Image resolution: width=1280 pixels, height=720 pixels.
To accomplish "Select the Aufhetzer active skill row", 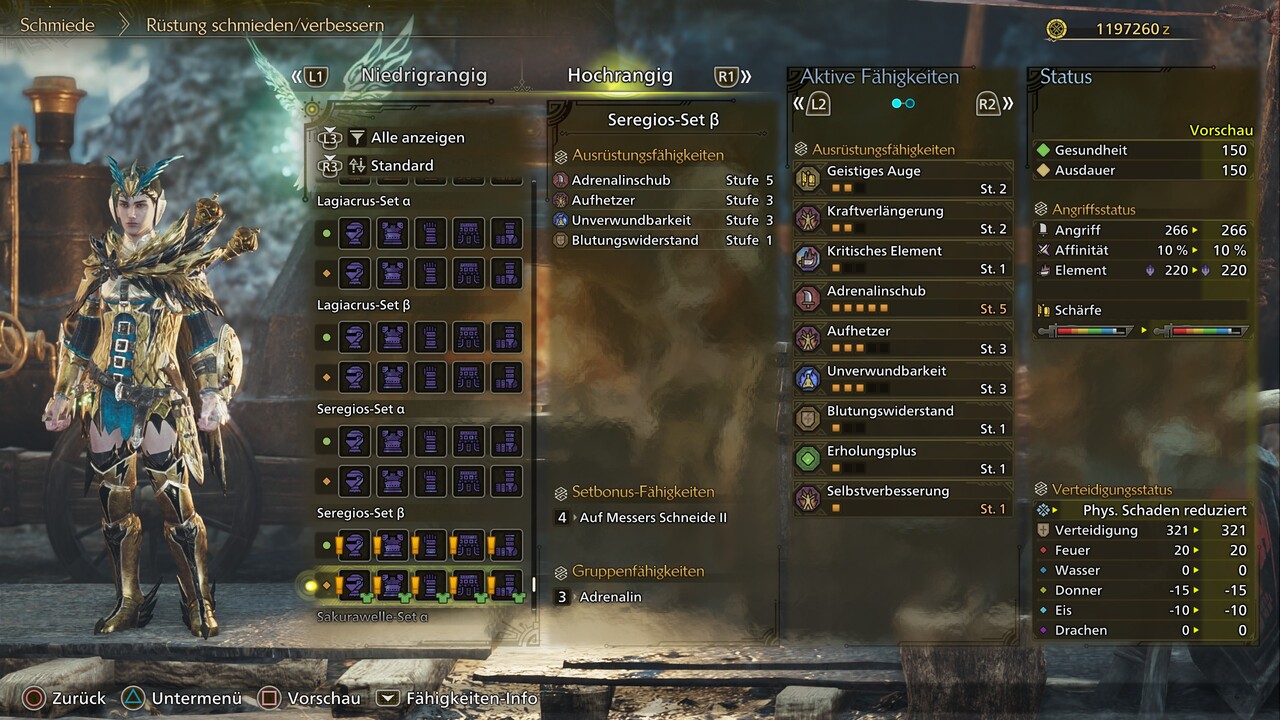I will [x=903, y=339].
